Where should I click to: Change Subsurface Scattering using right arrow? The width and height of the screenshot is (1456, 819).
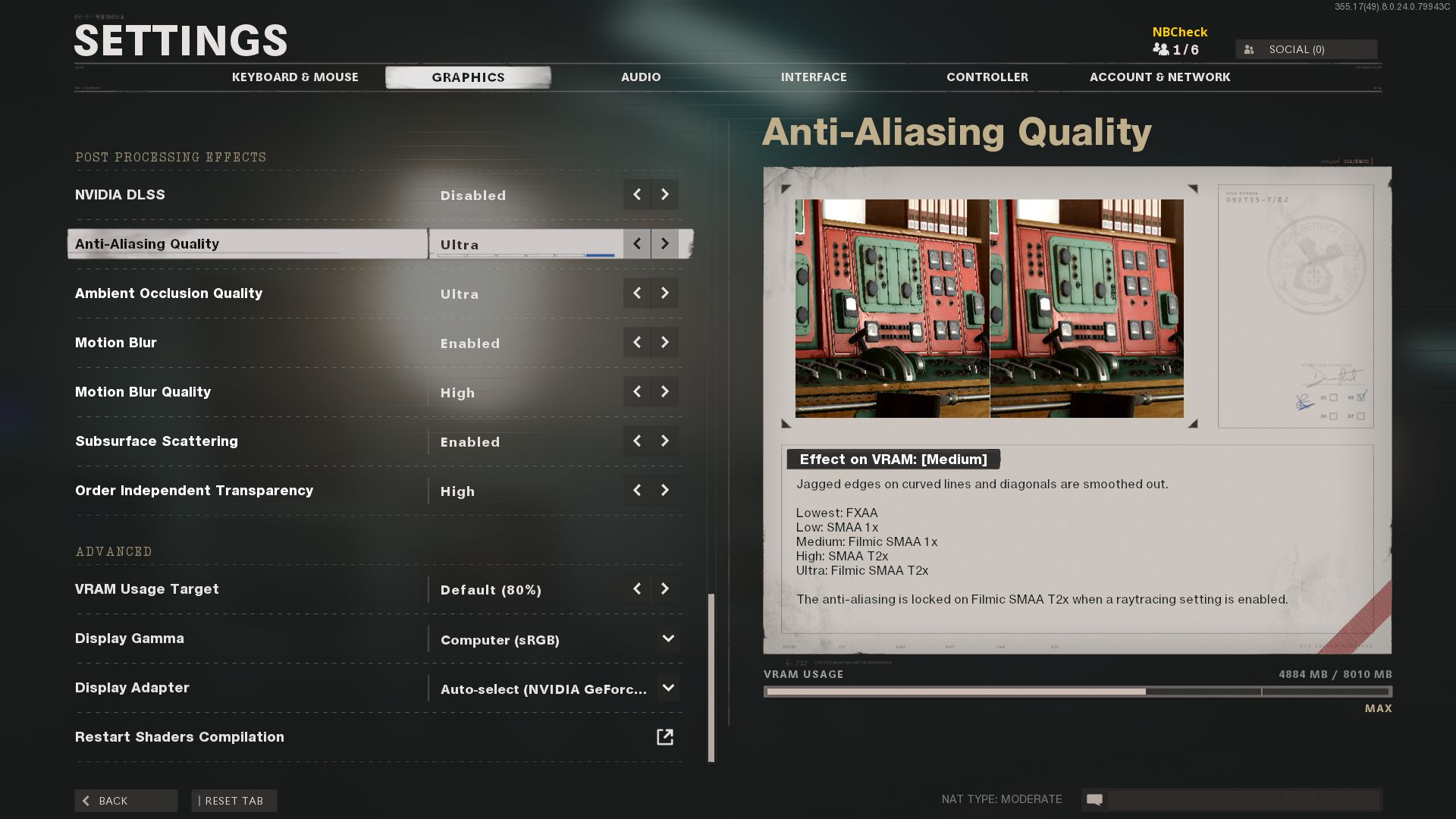pyautogui.click(x=665, y=441)
